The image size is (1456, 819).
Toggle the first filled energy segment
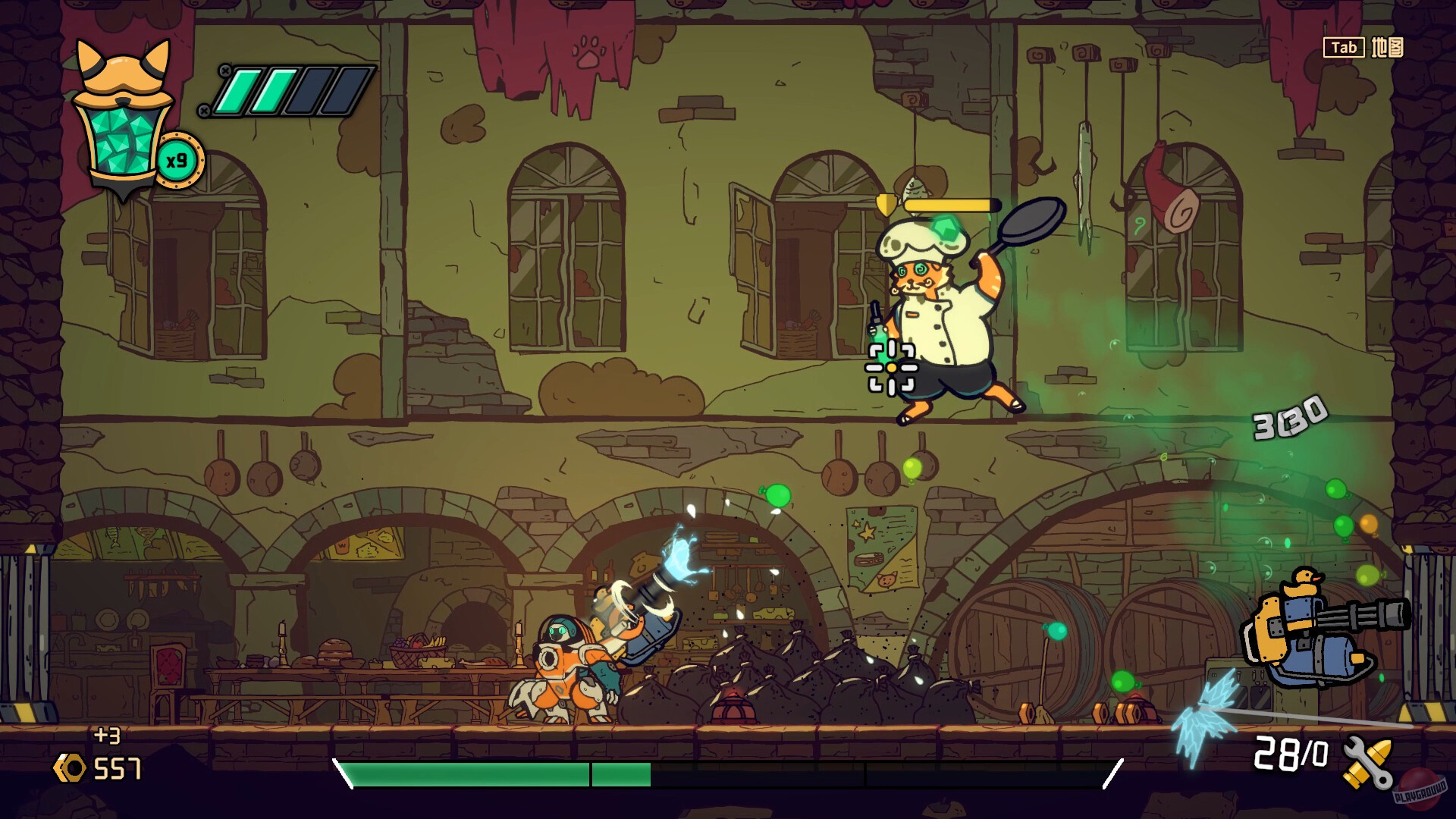240,91
